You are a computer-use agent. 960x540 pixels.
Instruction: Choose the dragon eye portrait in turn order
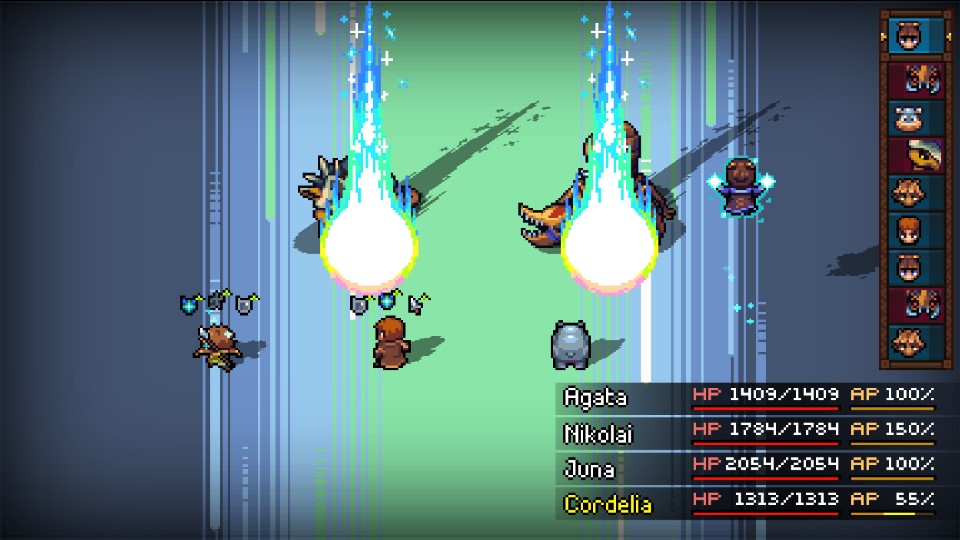click(915, 155)
